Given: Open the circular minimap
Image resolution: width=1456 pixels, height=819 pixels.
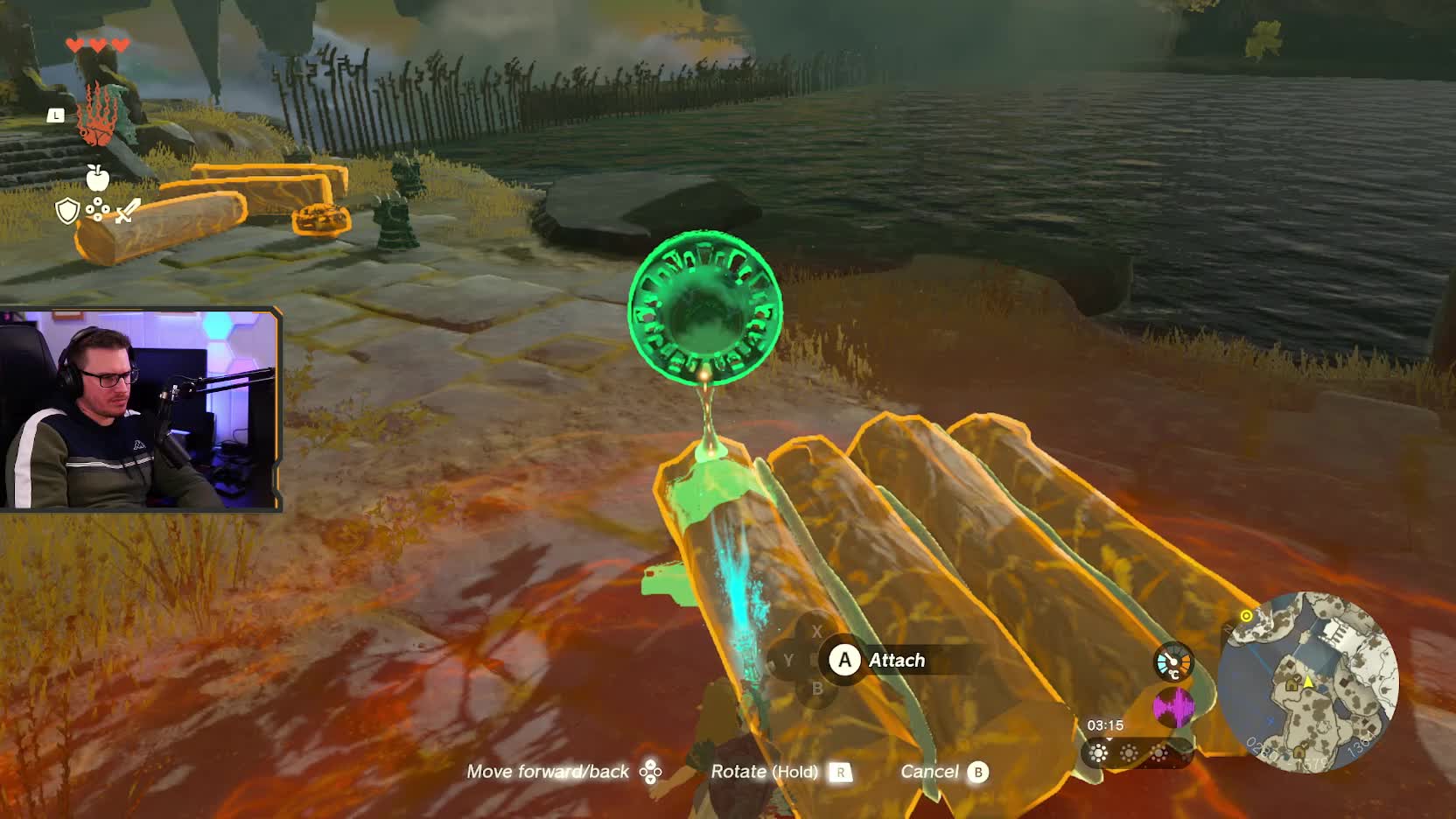Looking at the screenshot, I should [1308, 682].
